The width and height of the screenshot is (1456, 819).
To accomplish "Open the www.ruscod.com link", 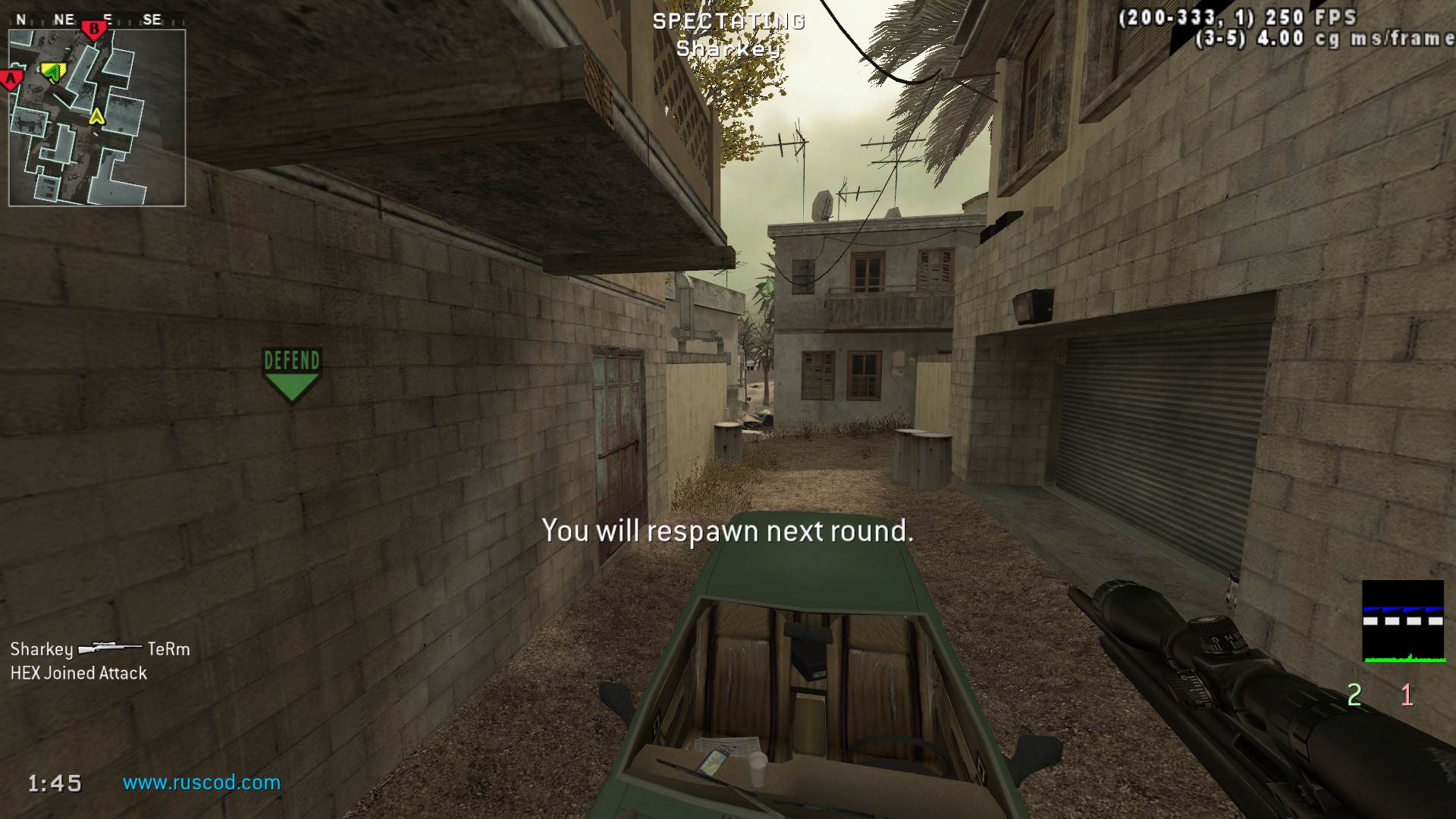I will [x=202, y=783].
